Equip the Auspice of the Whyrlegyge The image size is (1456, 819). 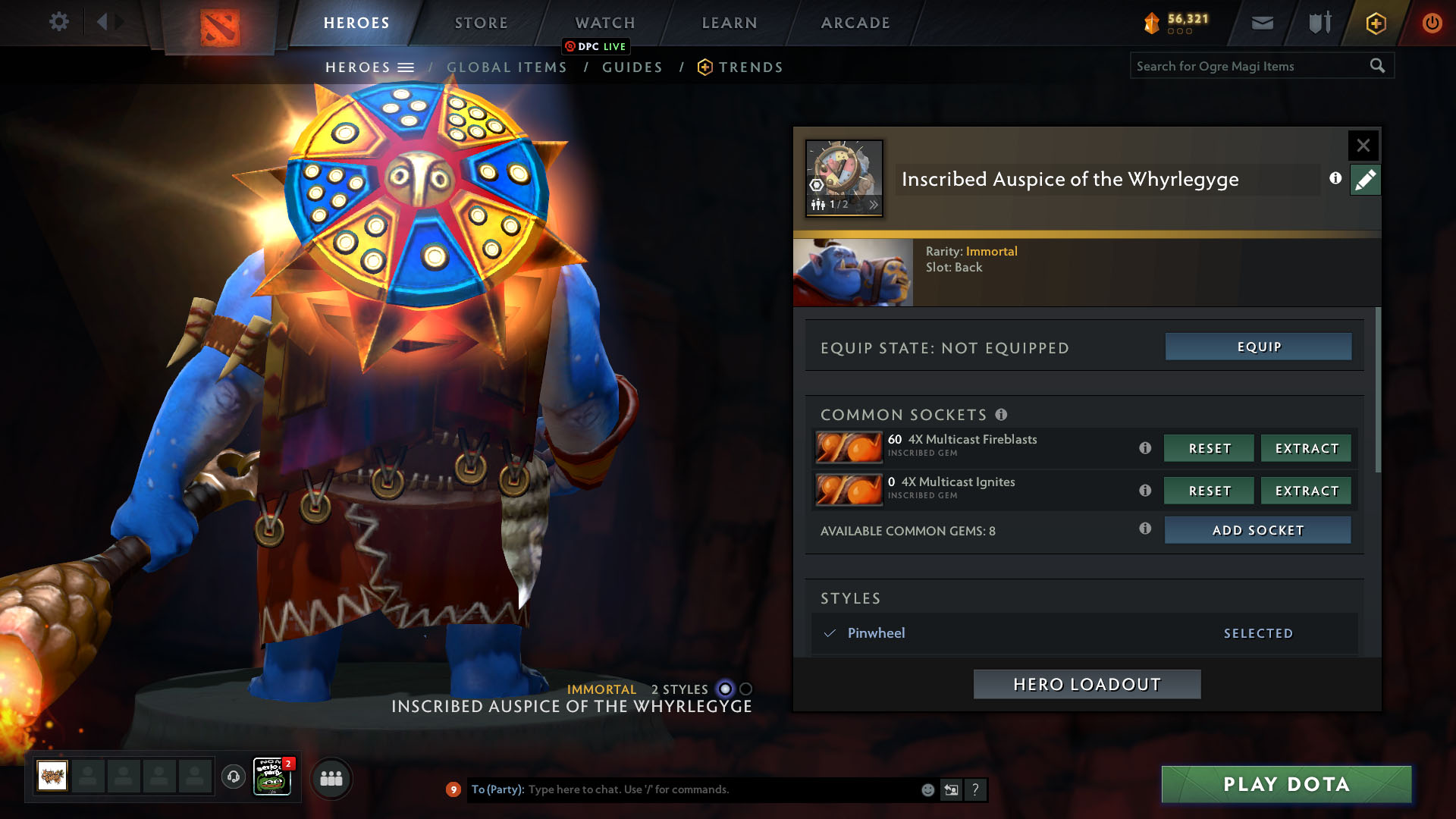[1258, 347]
